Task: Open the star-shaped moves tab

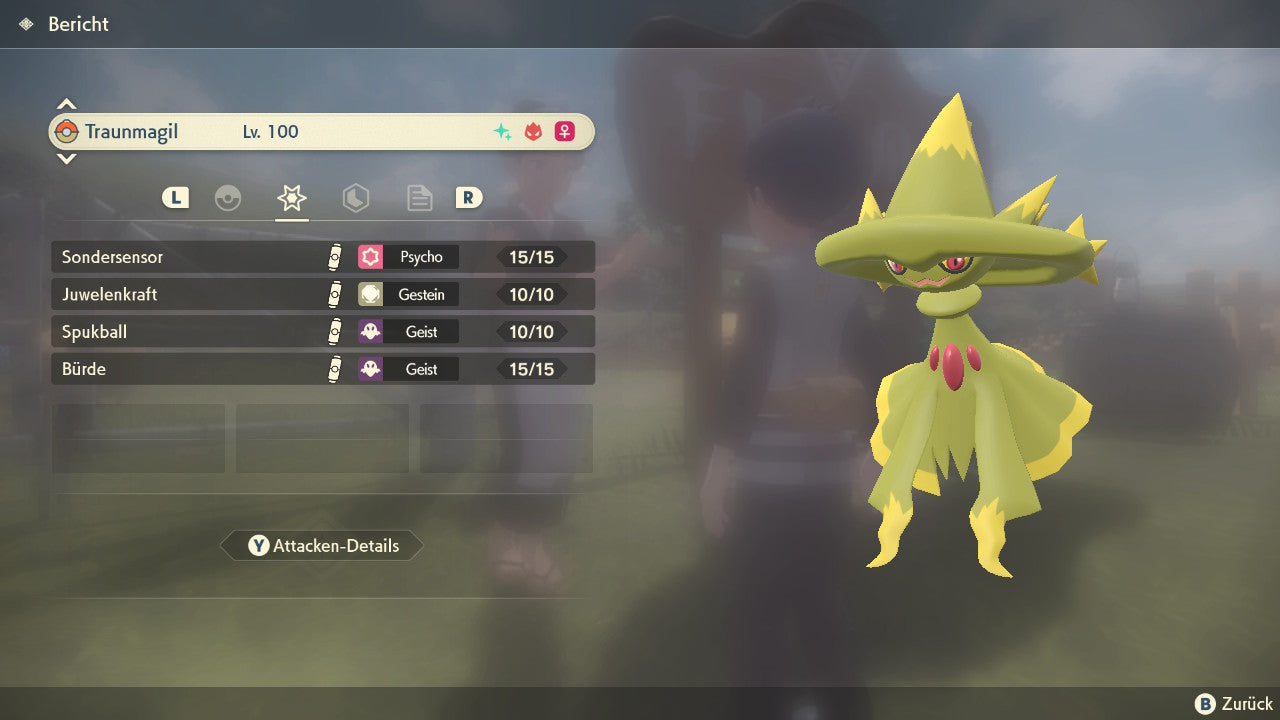Action: pyautogui.click(x=291, y=198)
